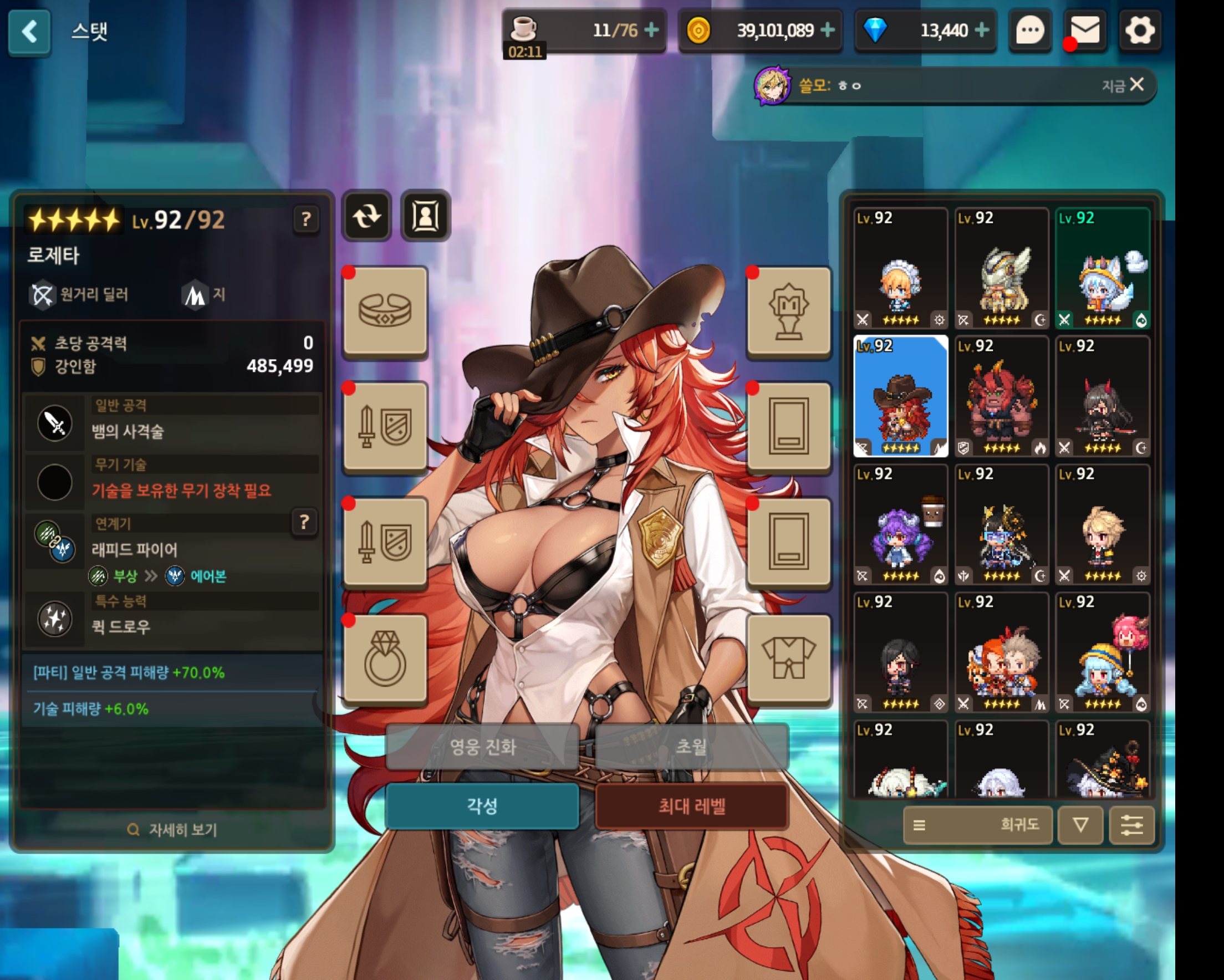Open the 초월 transcendence button
This screenshot has height=980, width=1224.
pyautogui.click(x=691, y=747)
